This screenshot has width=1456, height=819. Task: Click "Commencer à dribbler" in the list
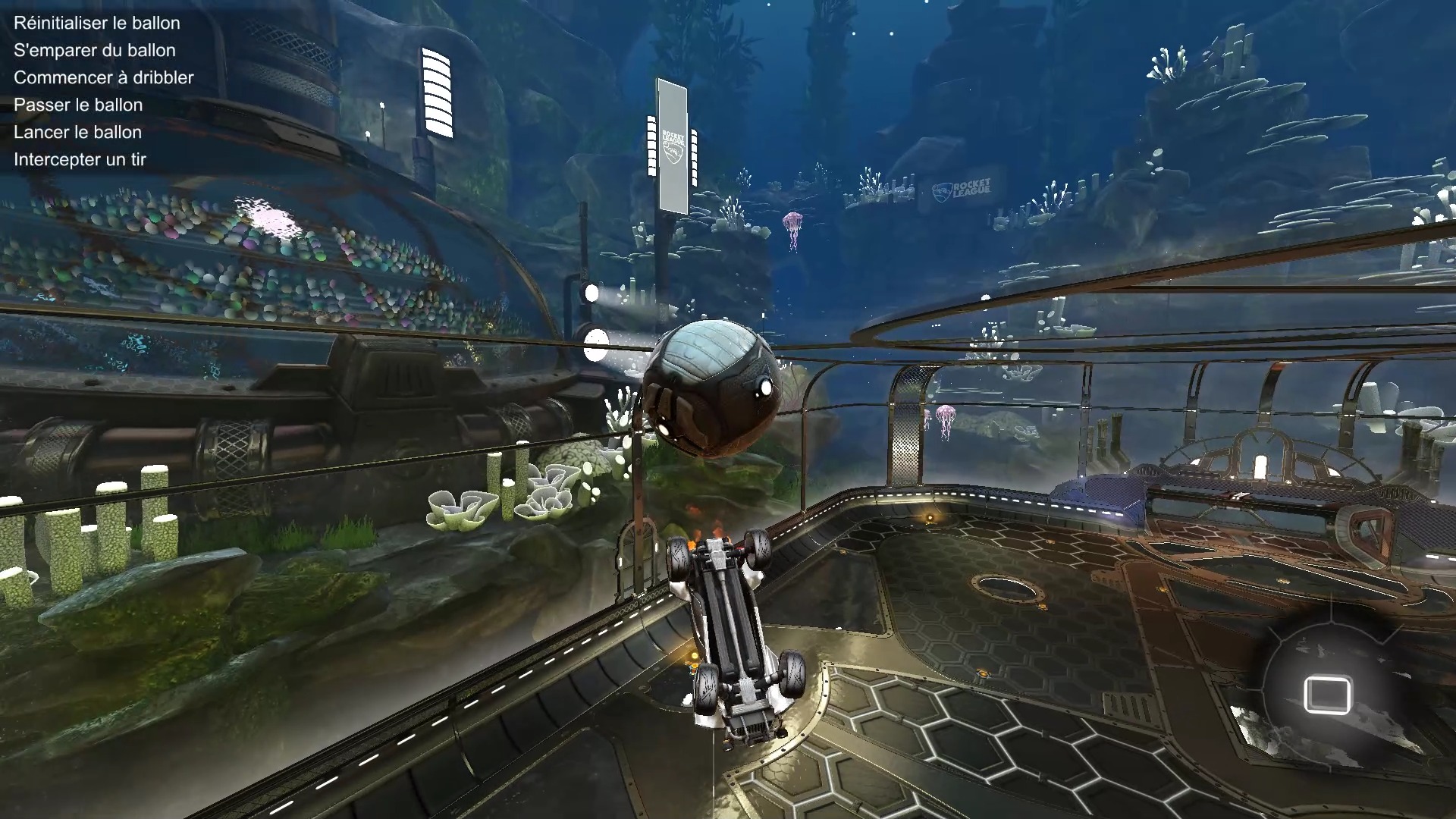tap(104, 77)
